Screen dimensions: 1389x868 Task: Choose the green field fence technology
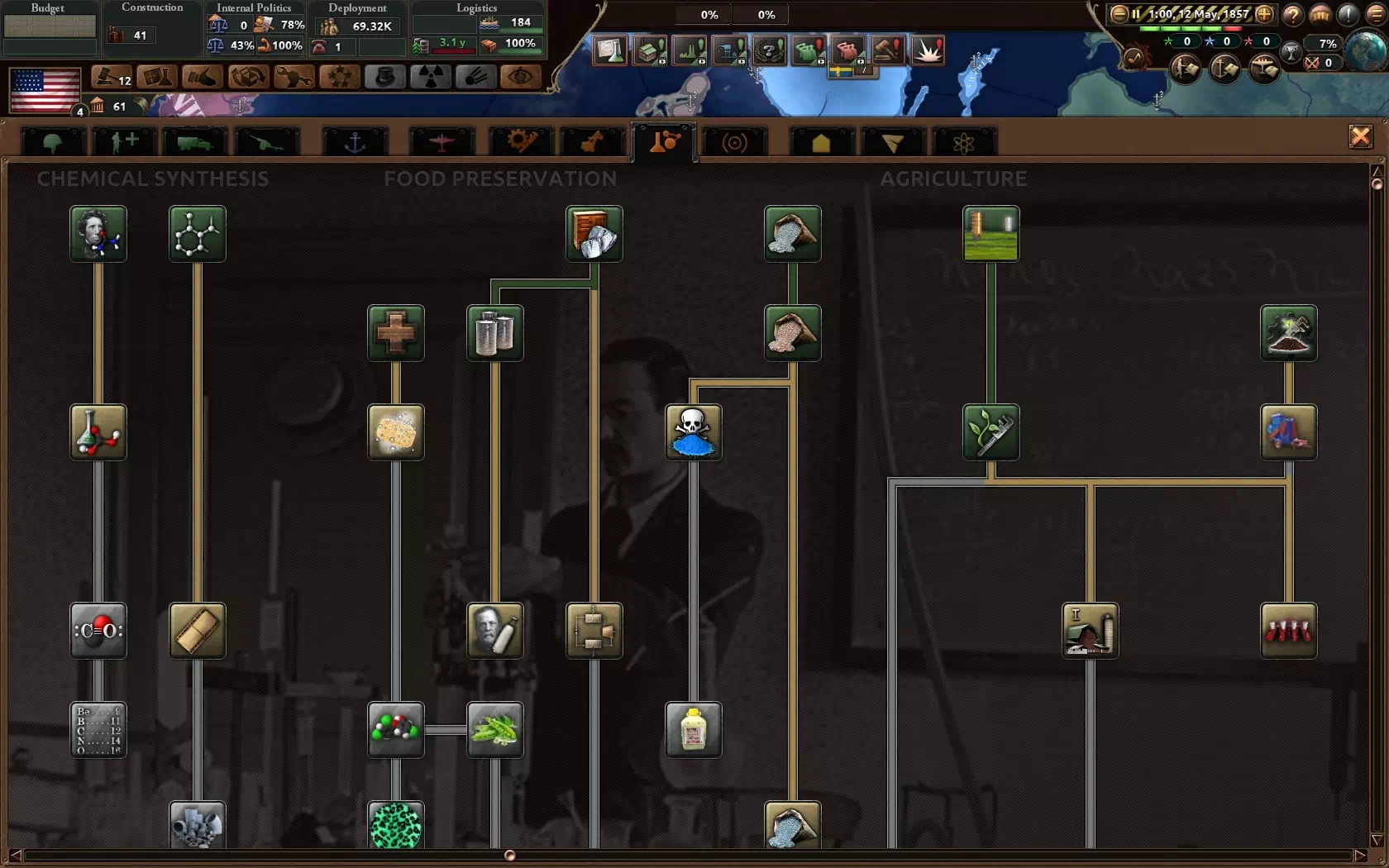[x=990, y=234]
